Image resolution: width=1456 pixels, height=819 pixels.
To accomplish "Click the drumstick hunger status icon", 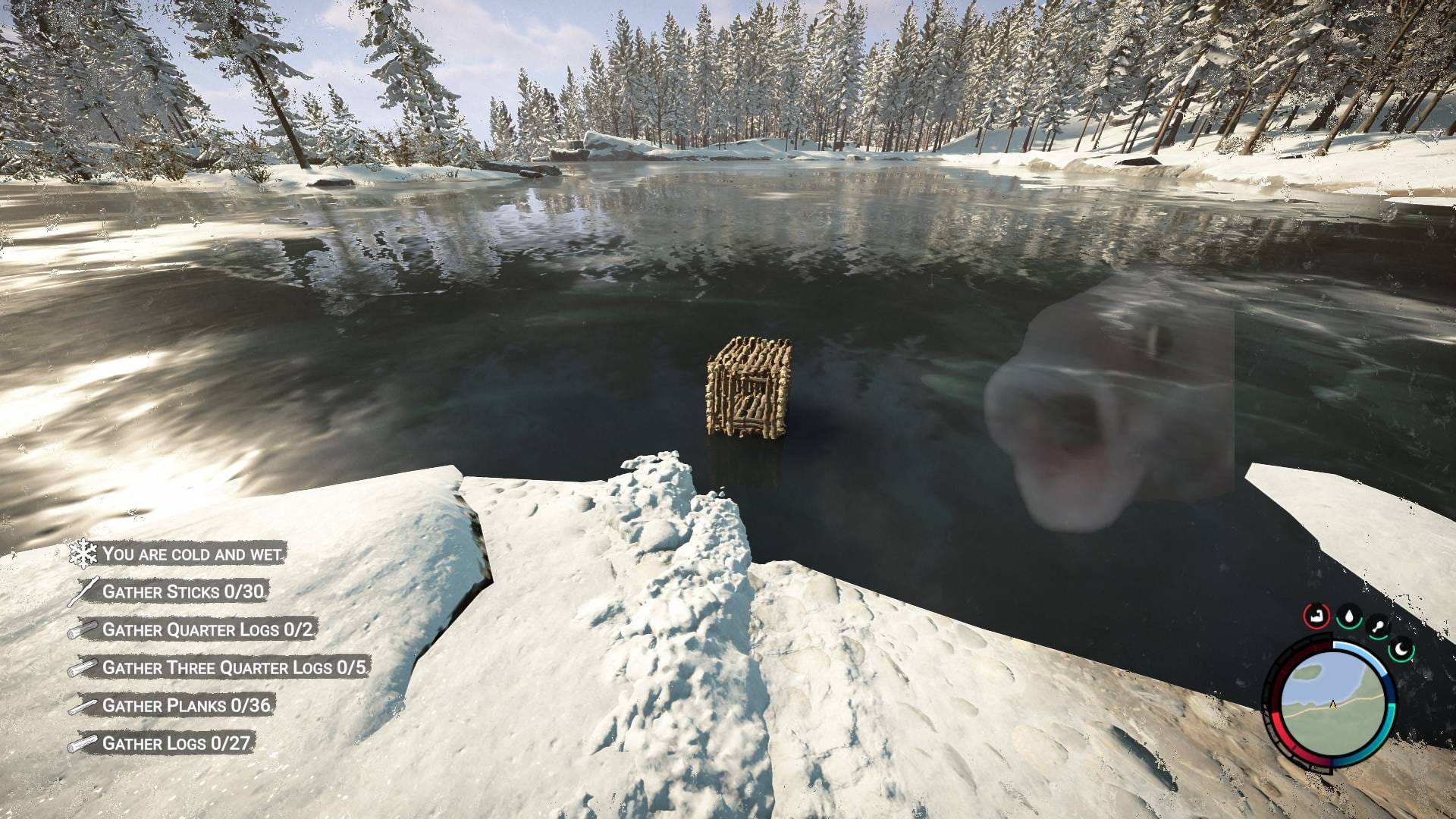I will click(1379, 625).
